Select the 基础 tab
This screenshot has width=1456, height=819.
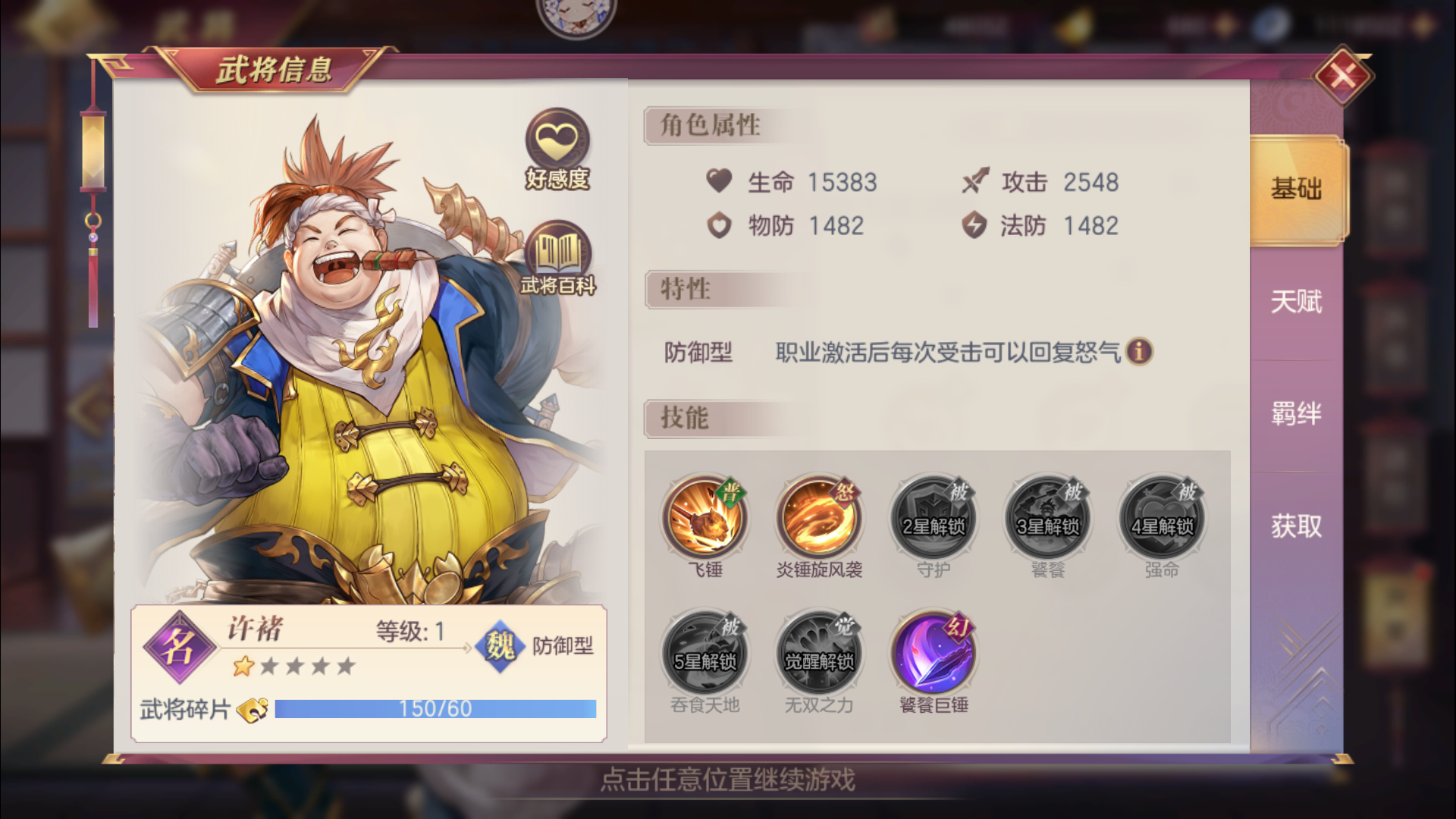pos(1298,190)
